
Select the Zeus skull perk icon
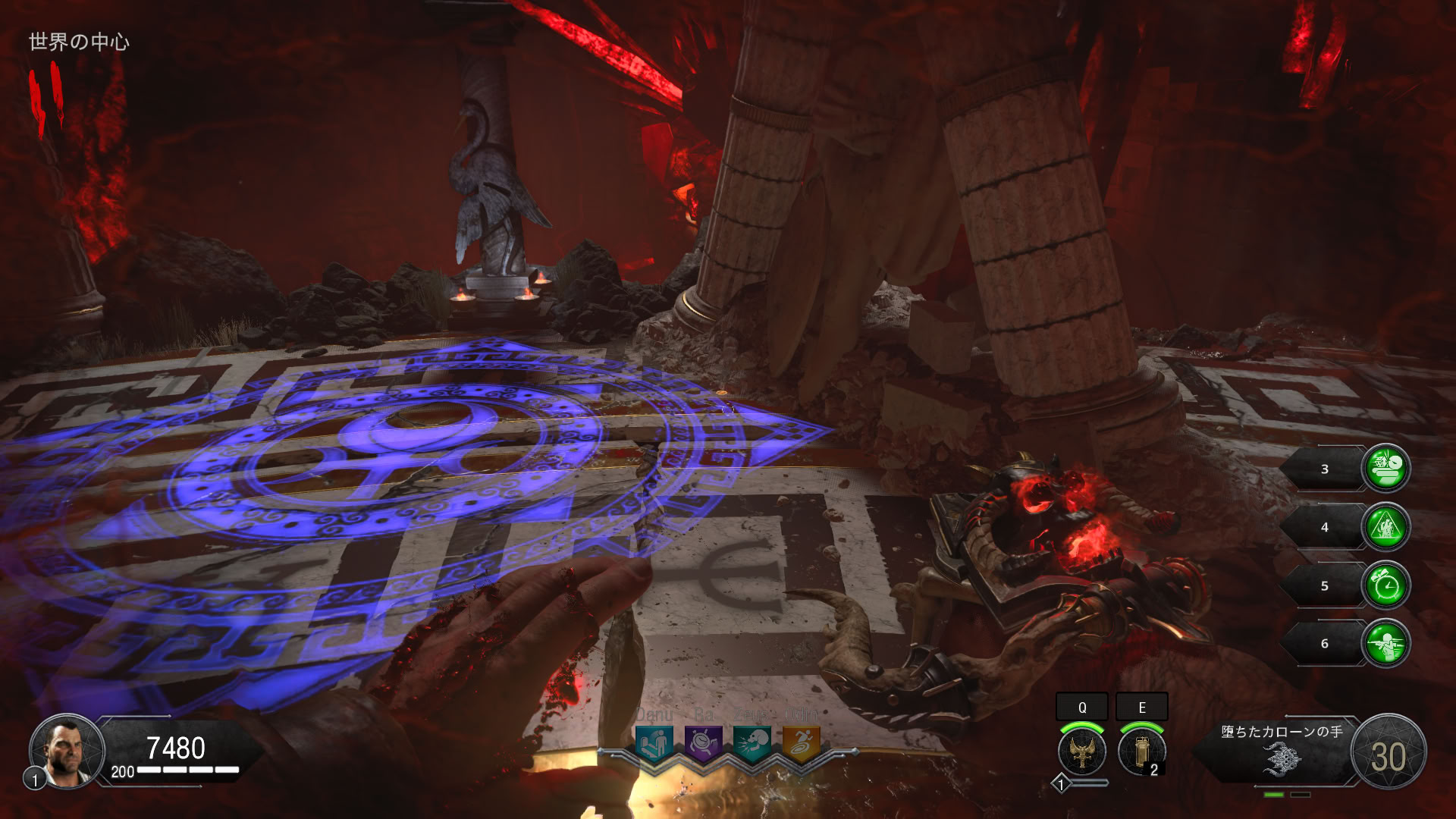pos(752,742)
